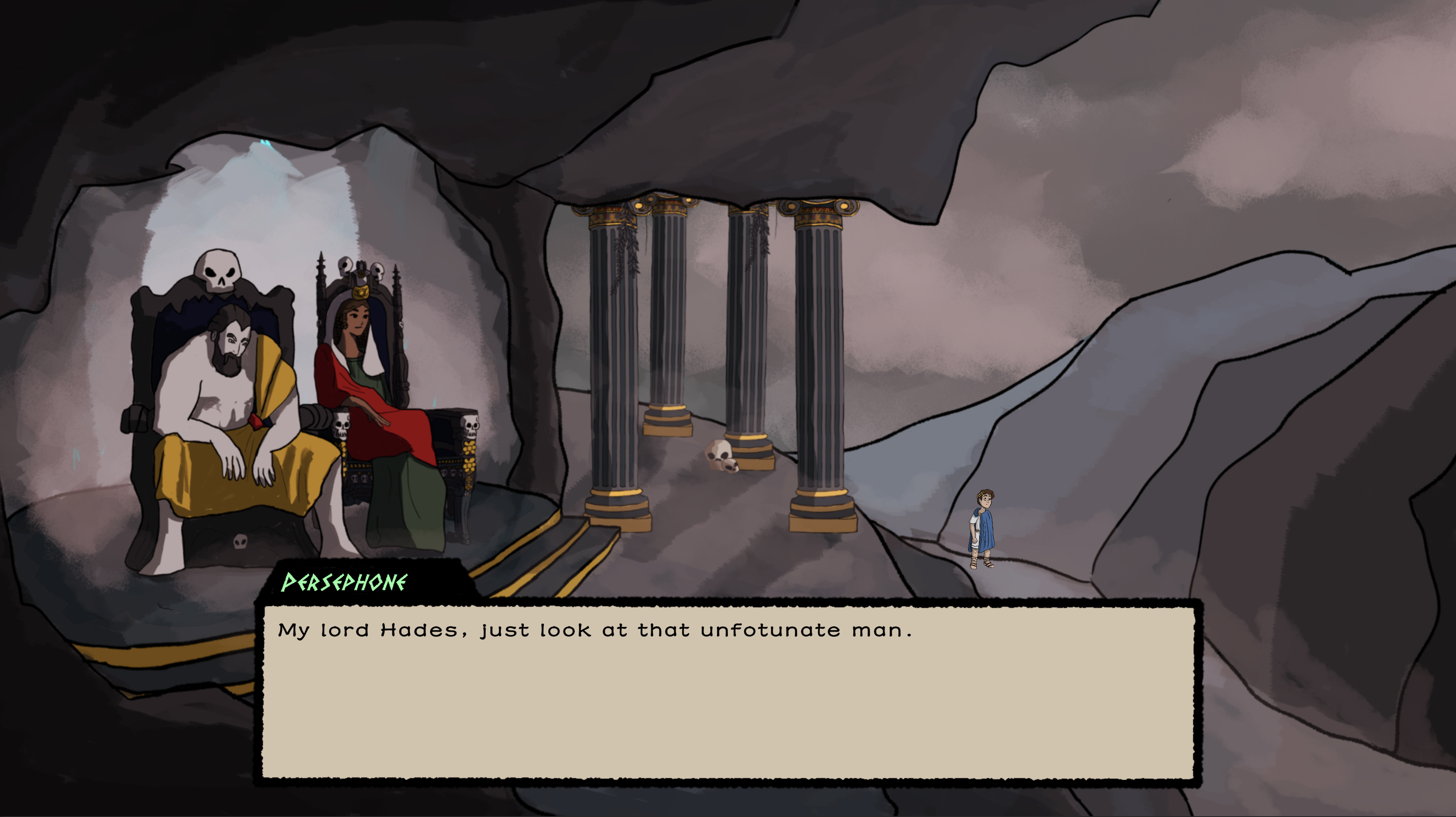
Task: Click the rocky archway above the columns
Action: [x=735, y=130]
